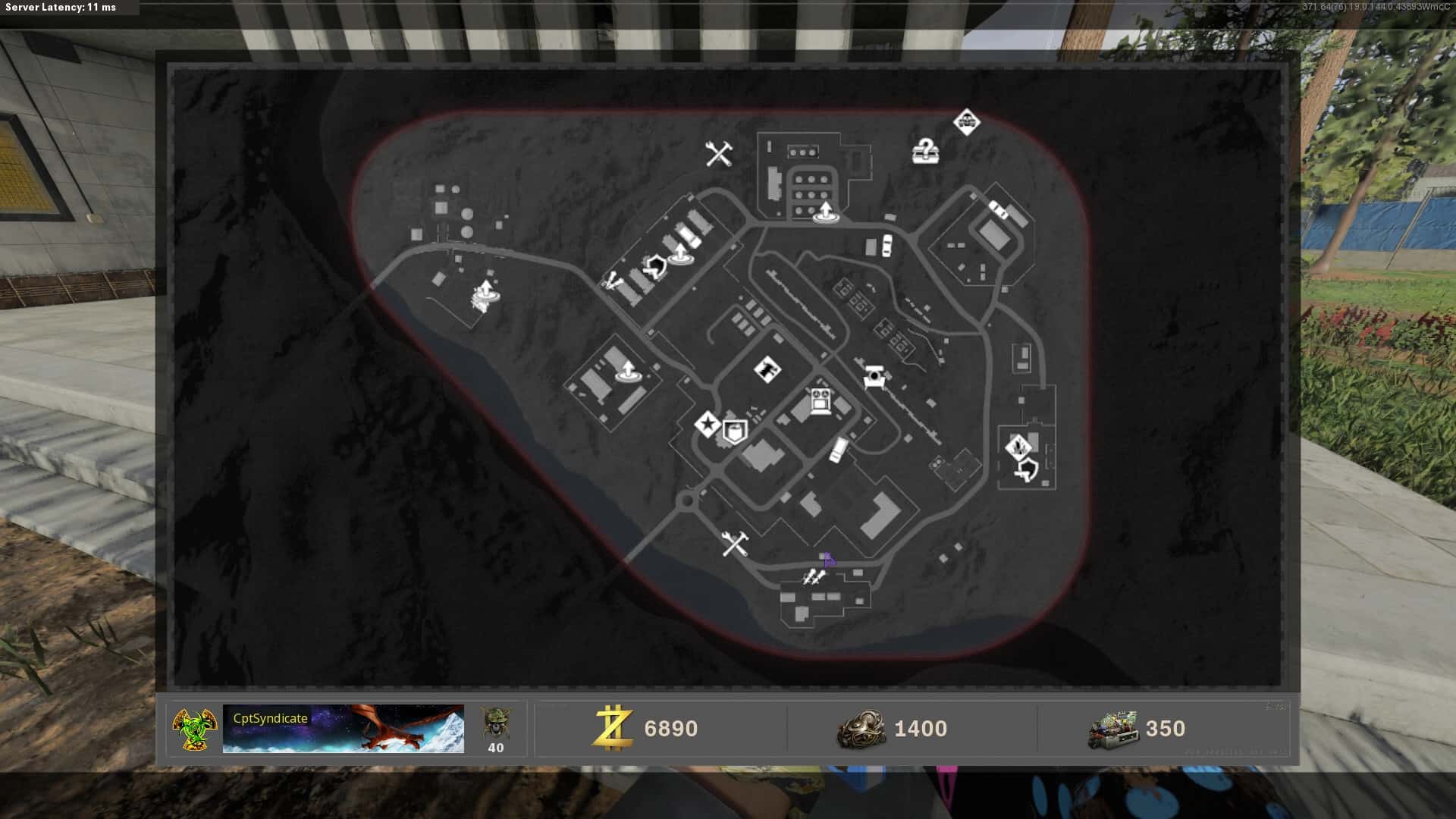Select the star diamond objective marker
The height and width of the screenshot is (819, 1456).
pyautogui.click(x=708, y=425)
